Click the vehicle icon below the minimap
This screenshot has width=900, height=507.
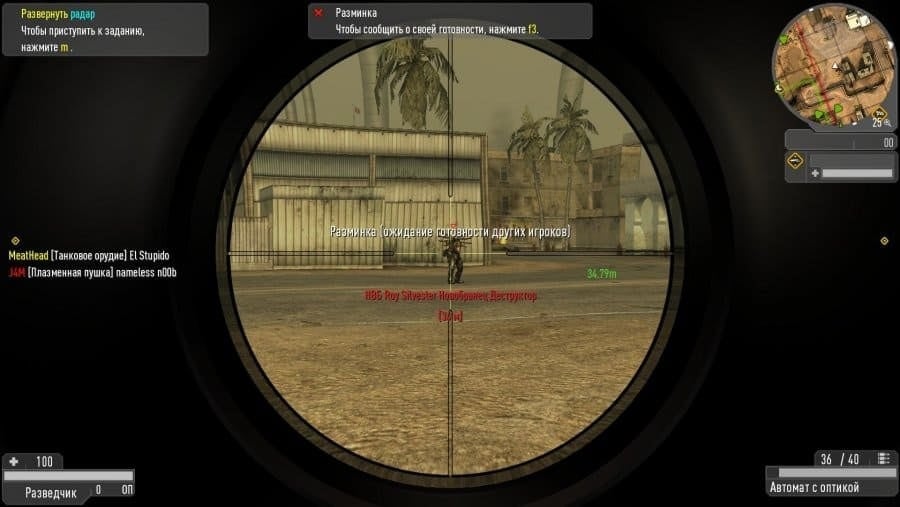point(796,161)
